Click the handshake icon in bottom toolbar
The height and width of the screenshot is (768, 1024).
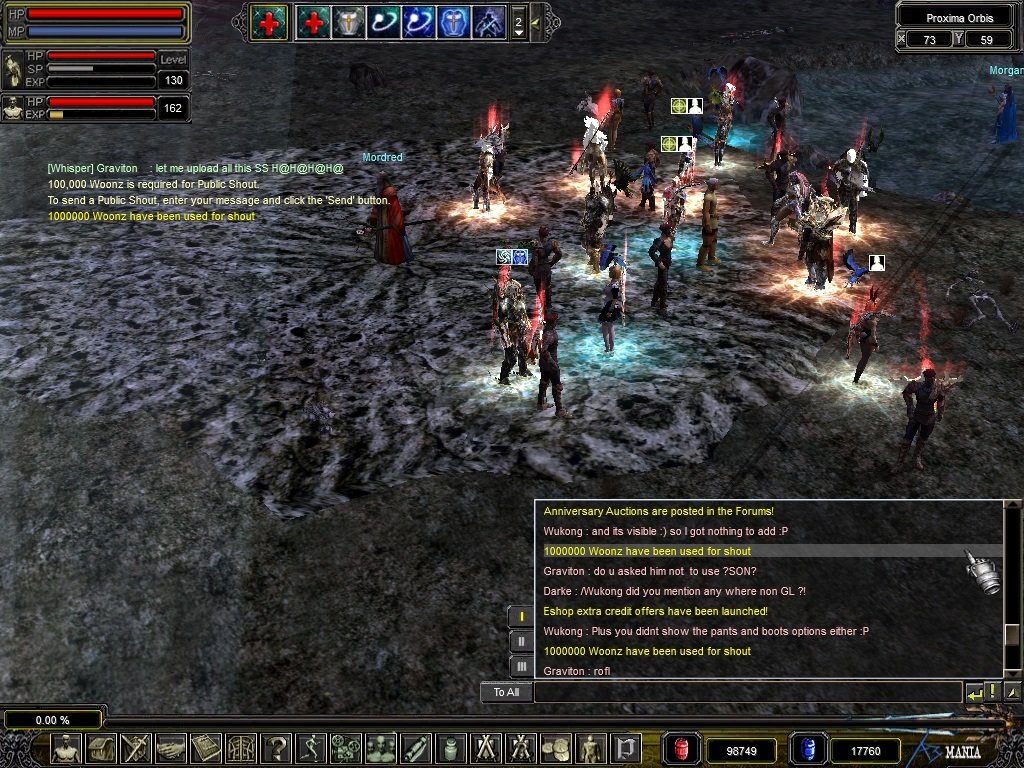(171, 748)
